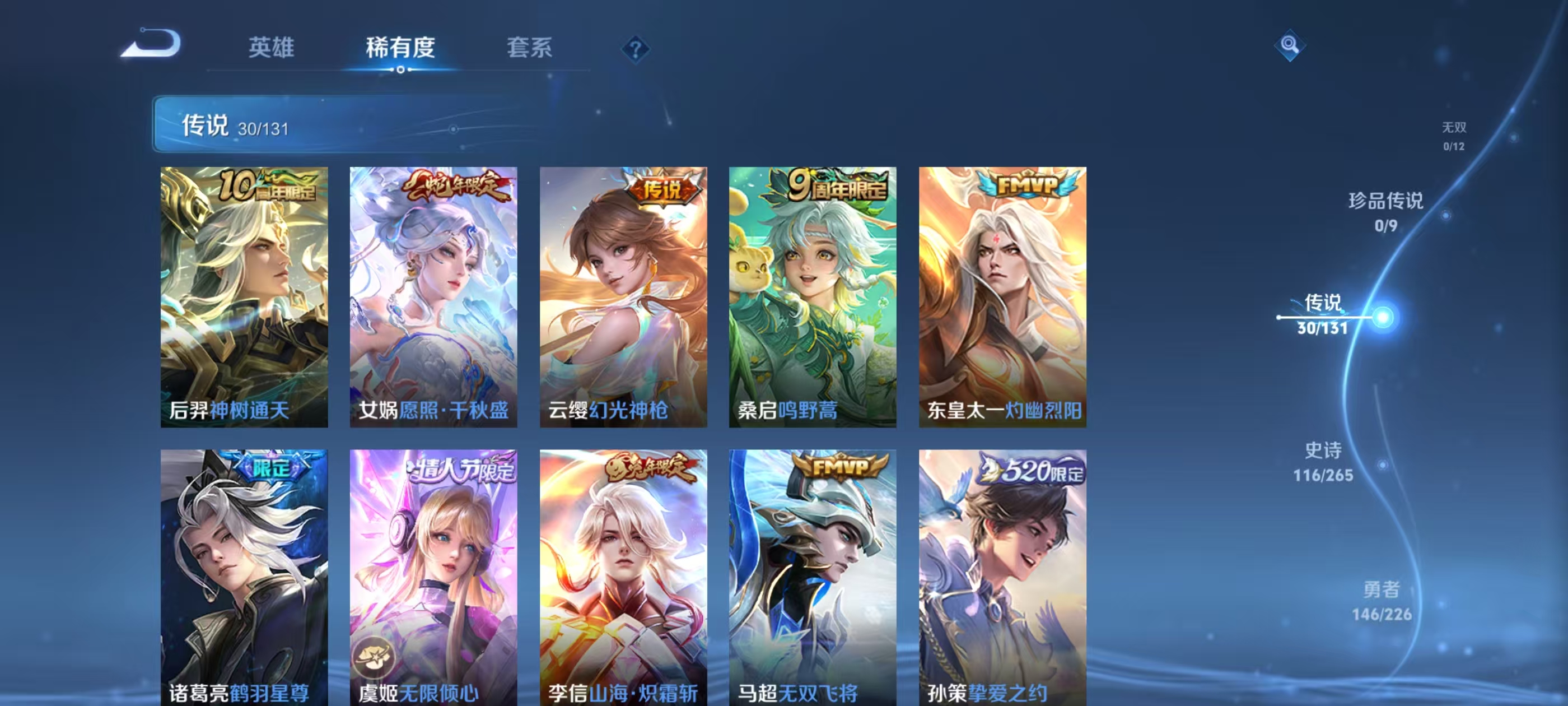Viewport: 1568px width, 706px height.
Task: Show the 史诗 rarity section
Action: (x=1323, y=462)
